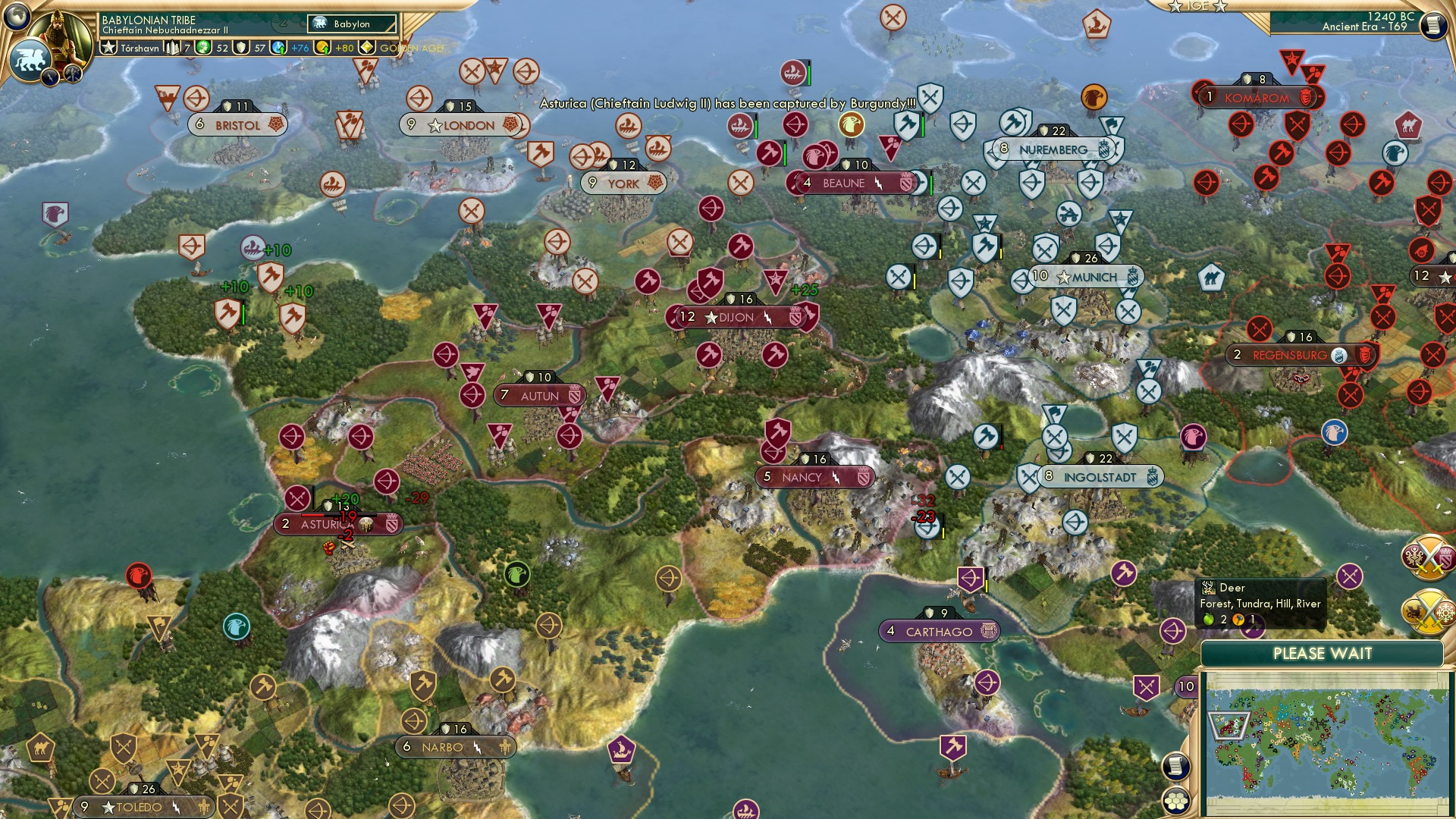
Task: Click the lightning bolt icon beside the leader portrait
Action: pos(50,76)
